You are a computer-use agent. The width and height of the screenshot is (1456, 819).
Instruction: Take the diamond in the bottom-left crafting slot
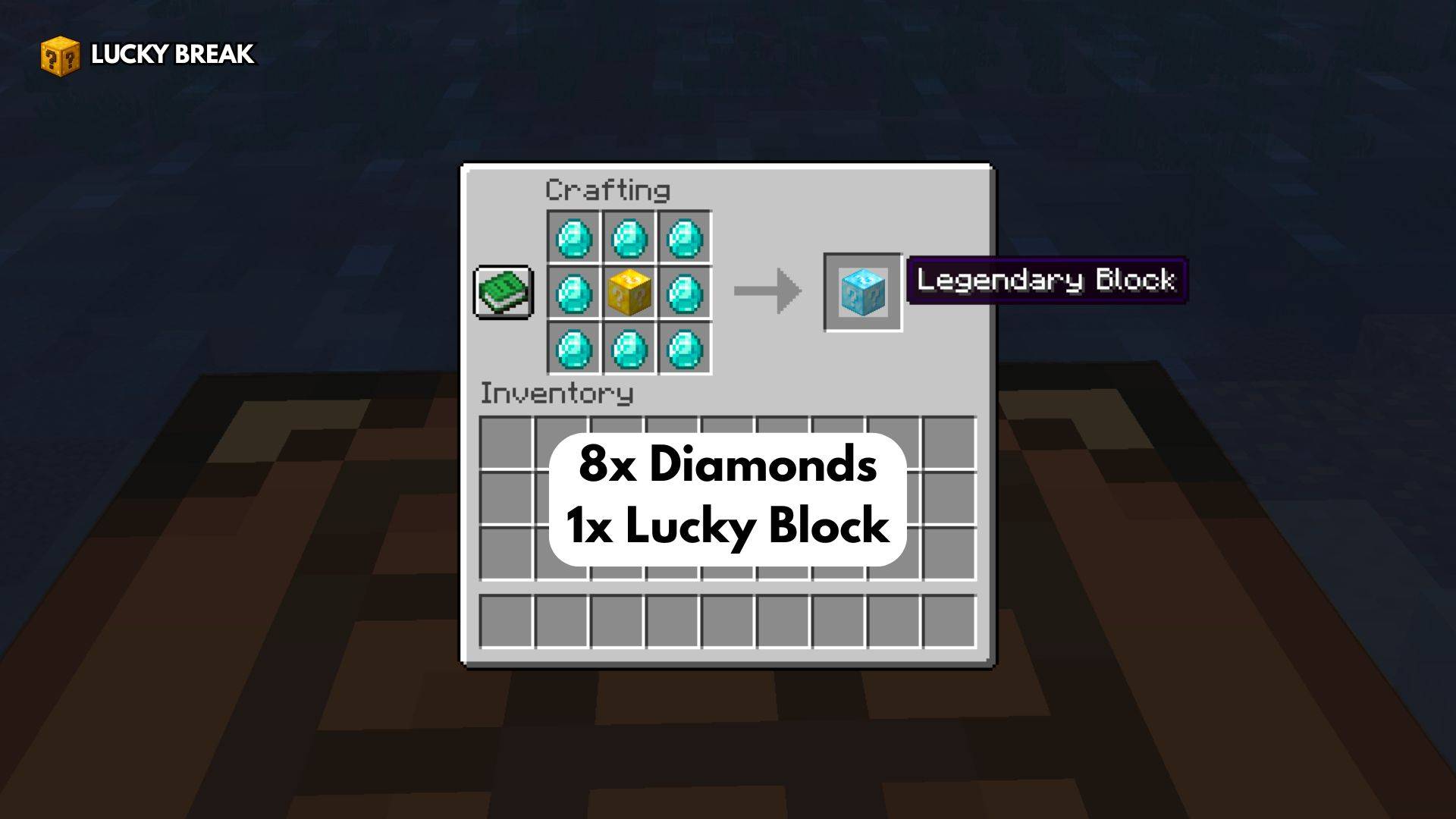click(573, 349)
